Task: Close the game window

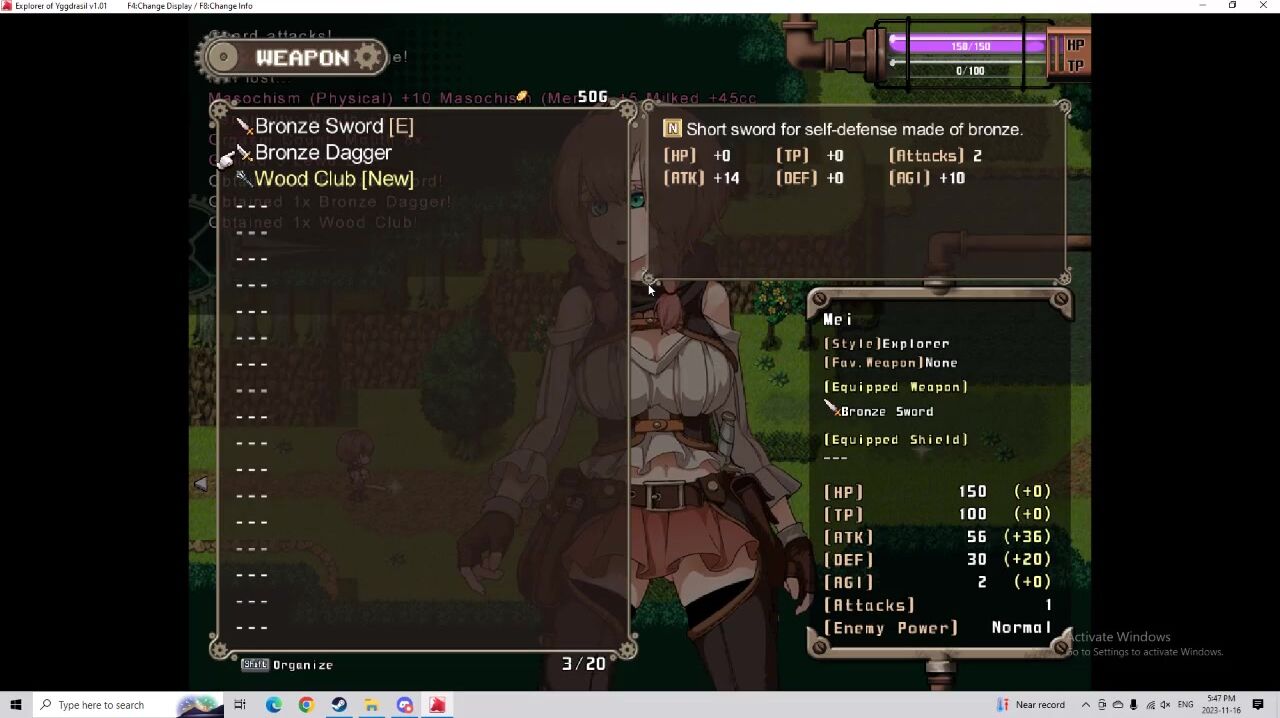Action: 1263,6
